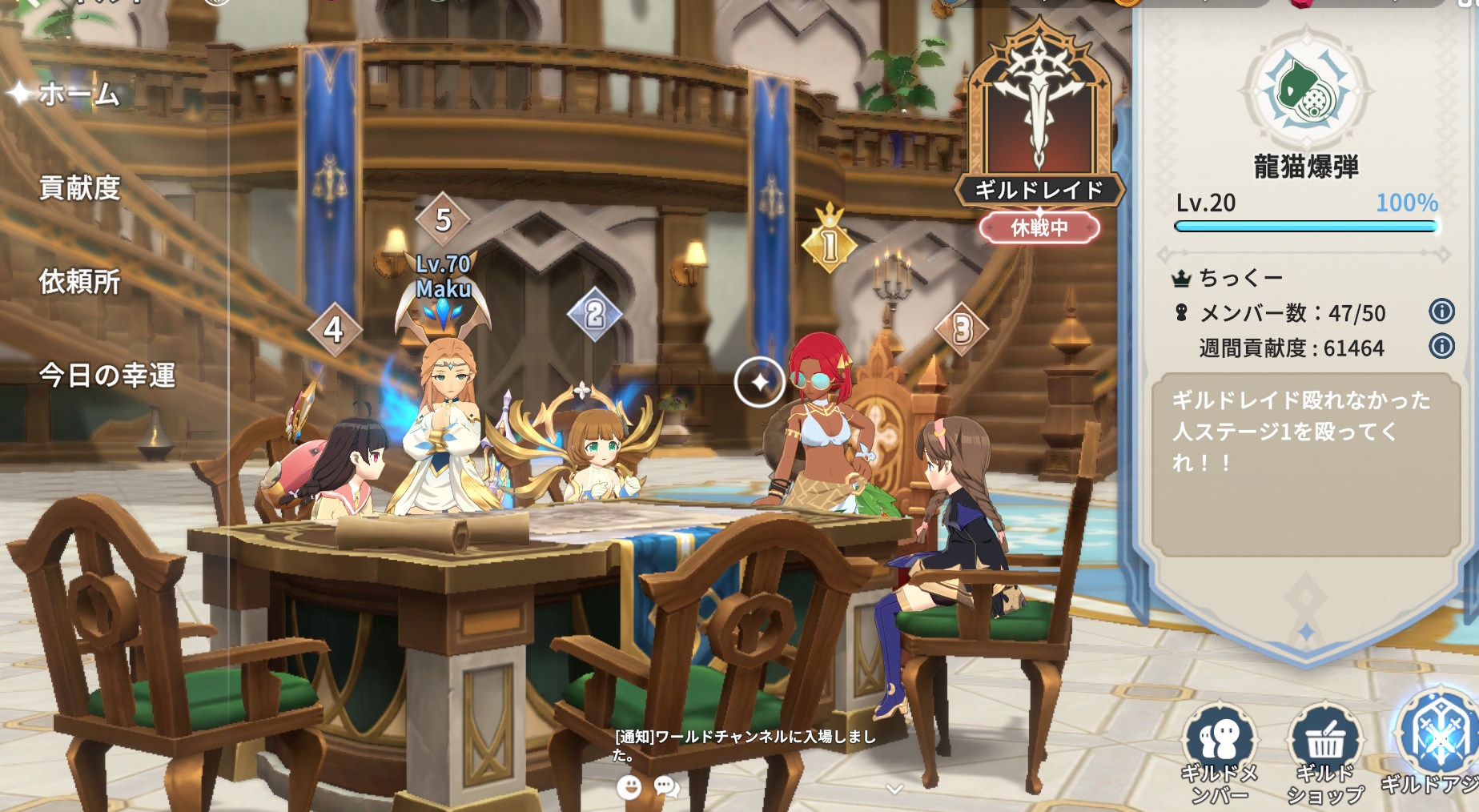Select the rank 3 diamond marker
1479x812 pixels.
click(962, 328)
